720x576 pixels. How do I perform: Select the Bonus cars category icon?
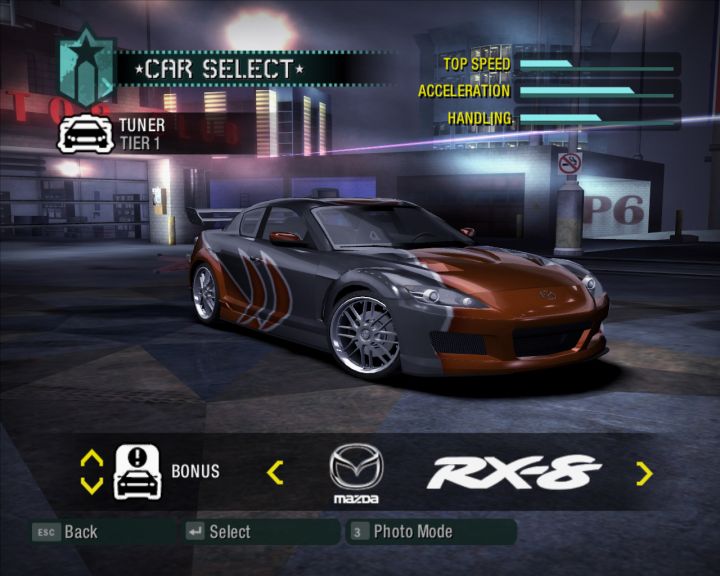point(138,472)
